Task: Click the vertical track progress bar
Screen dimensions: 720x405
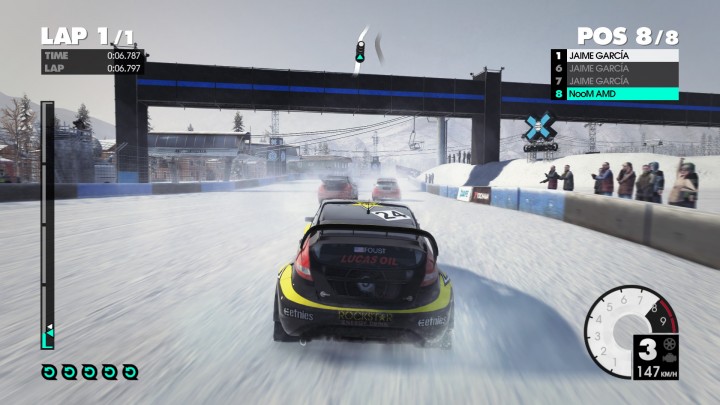Action: [x=47, y=224]
